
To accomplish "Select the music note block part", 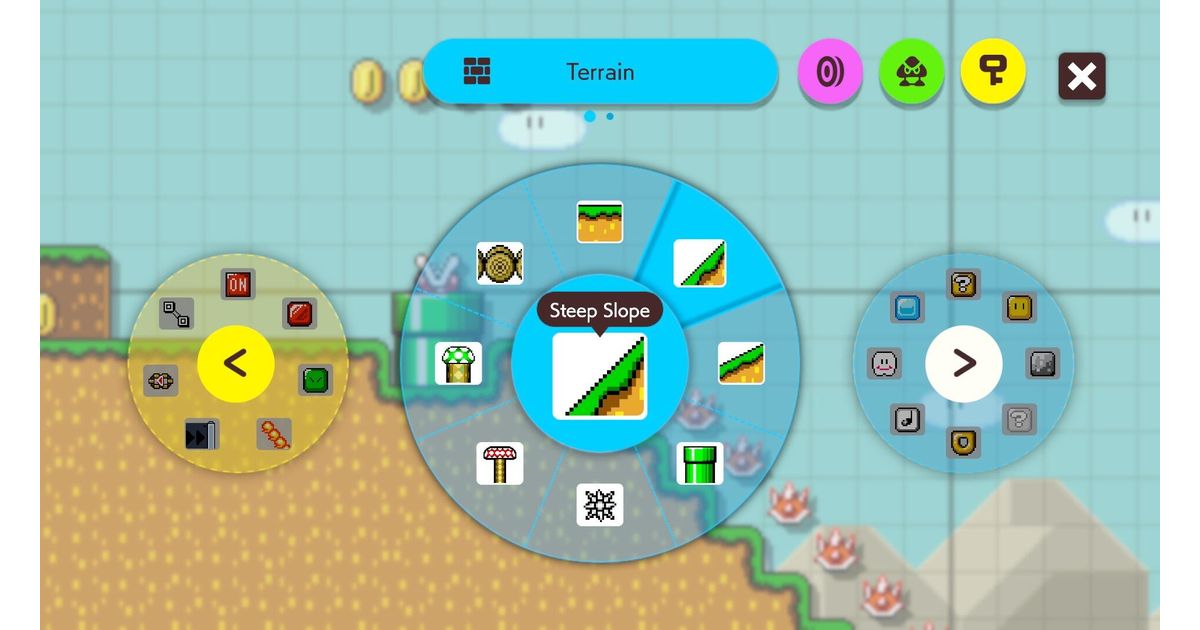I will click(908, 419).
